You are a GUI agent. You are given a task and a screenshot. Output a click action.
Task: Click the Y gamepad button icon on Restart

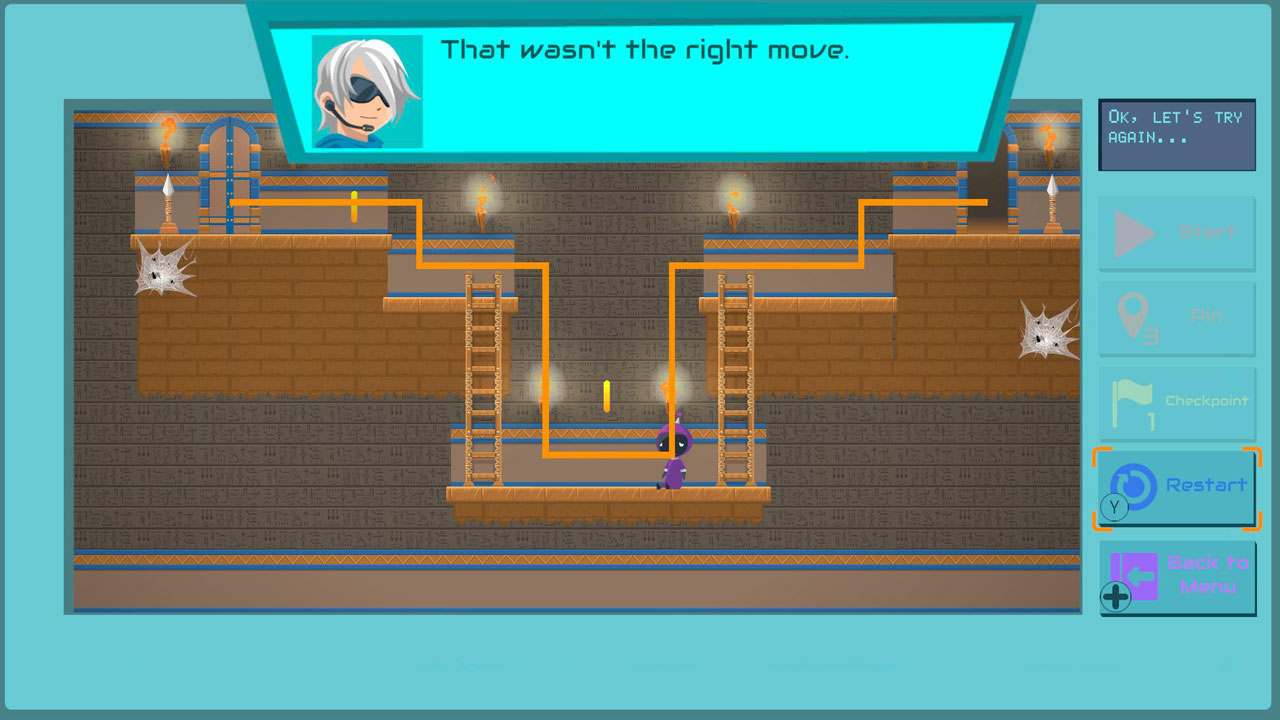[x=1114, y=508]
